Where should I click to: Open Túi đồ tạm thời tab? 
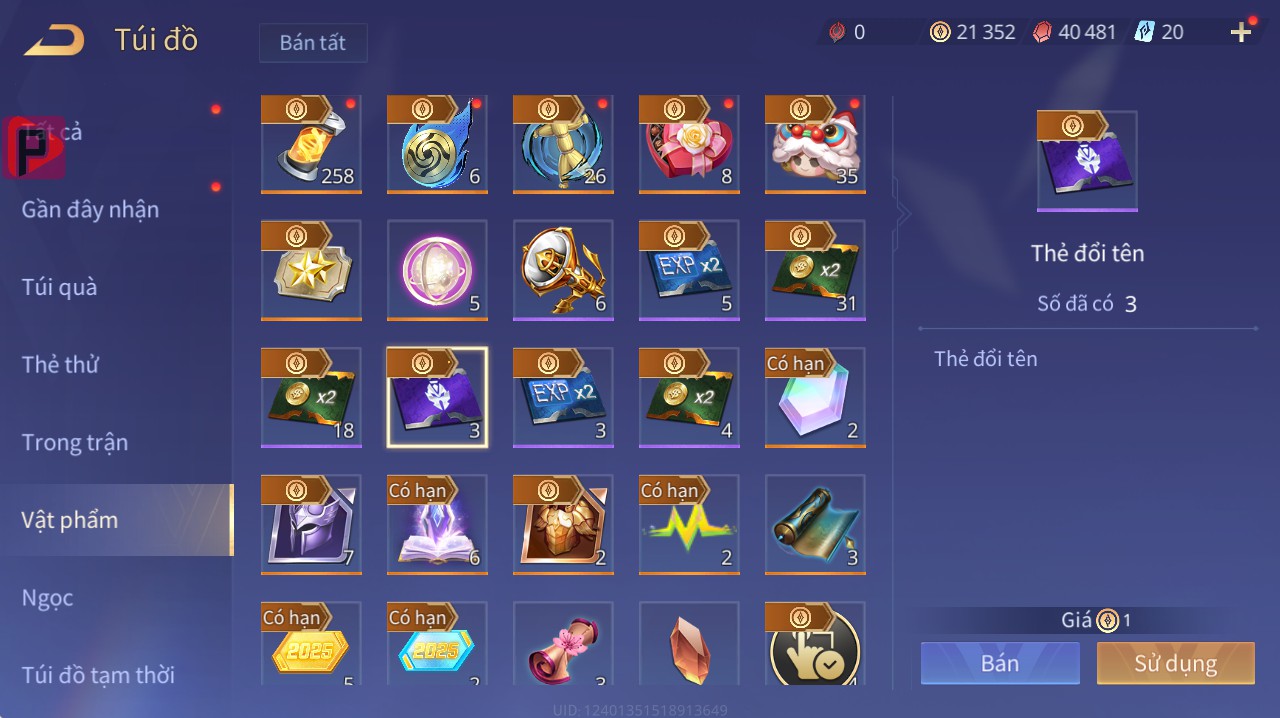98,675
